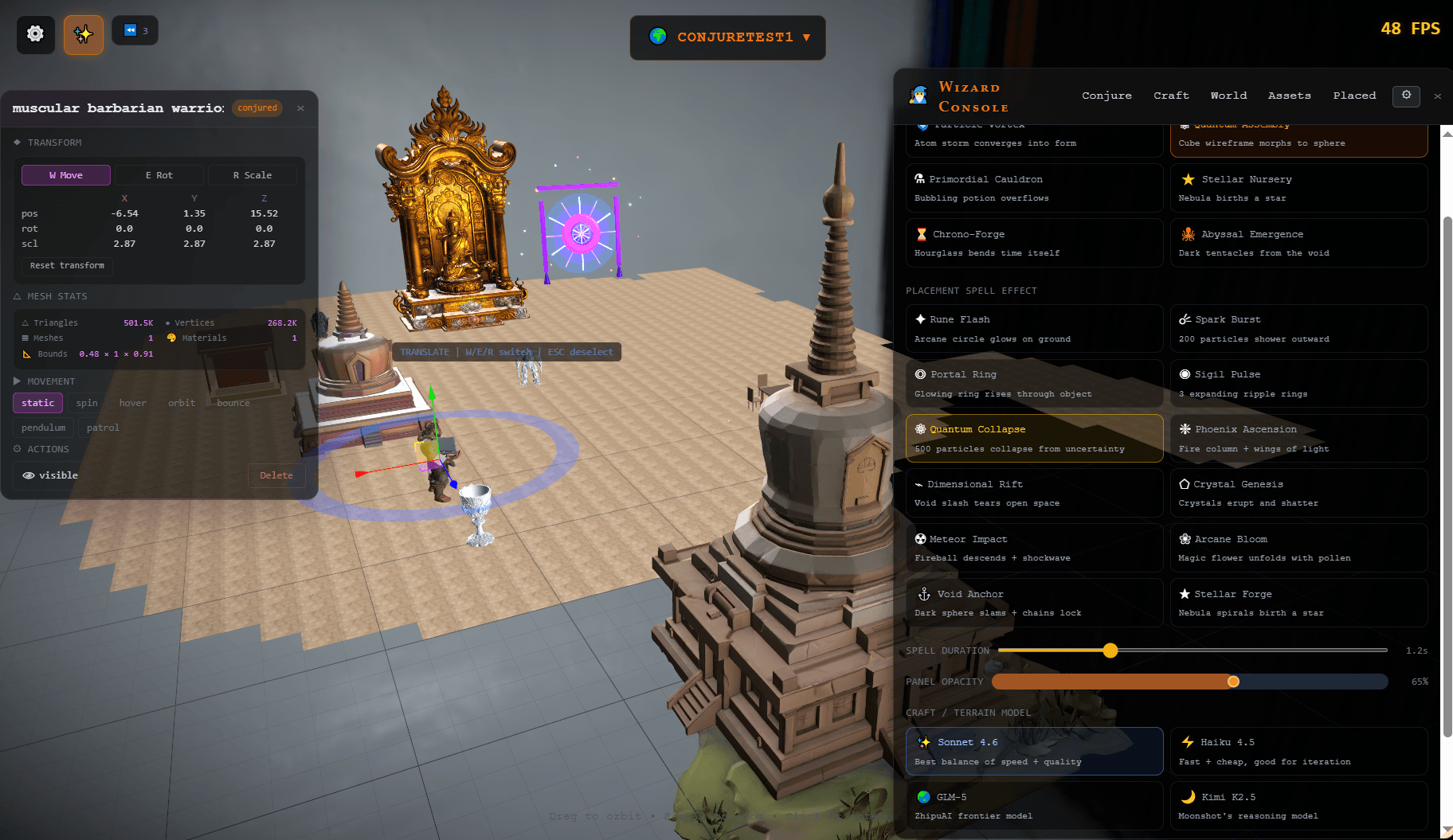
Task: Switch to the Placed tab
Action: coord(1354,96)
